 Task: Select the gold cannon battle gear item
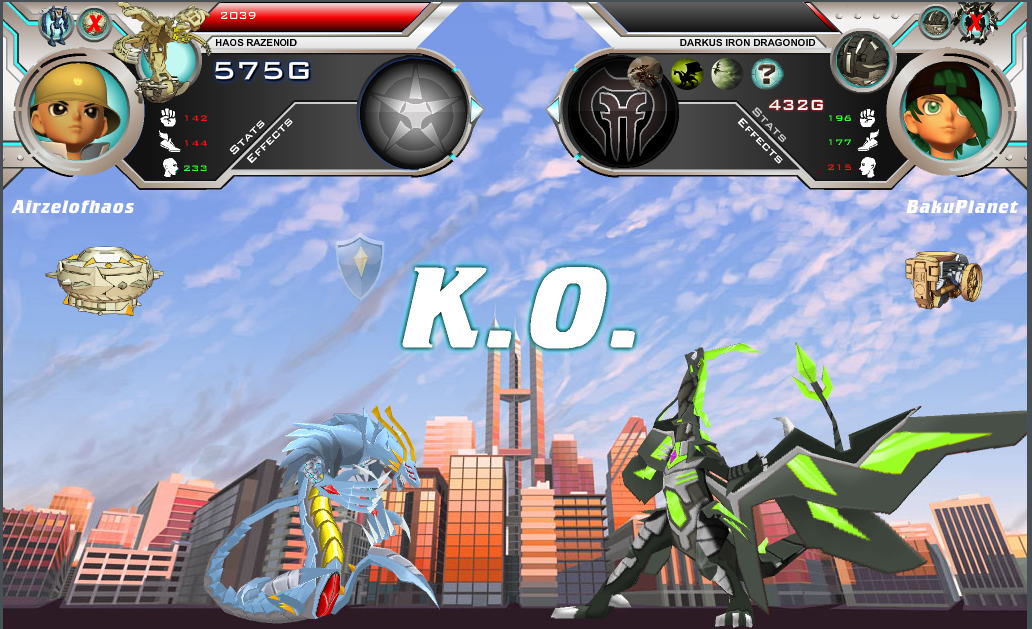pyautogui.click(x=942, y=276)
